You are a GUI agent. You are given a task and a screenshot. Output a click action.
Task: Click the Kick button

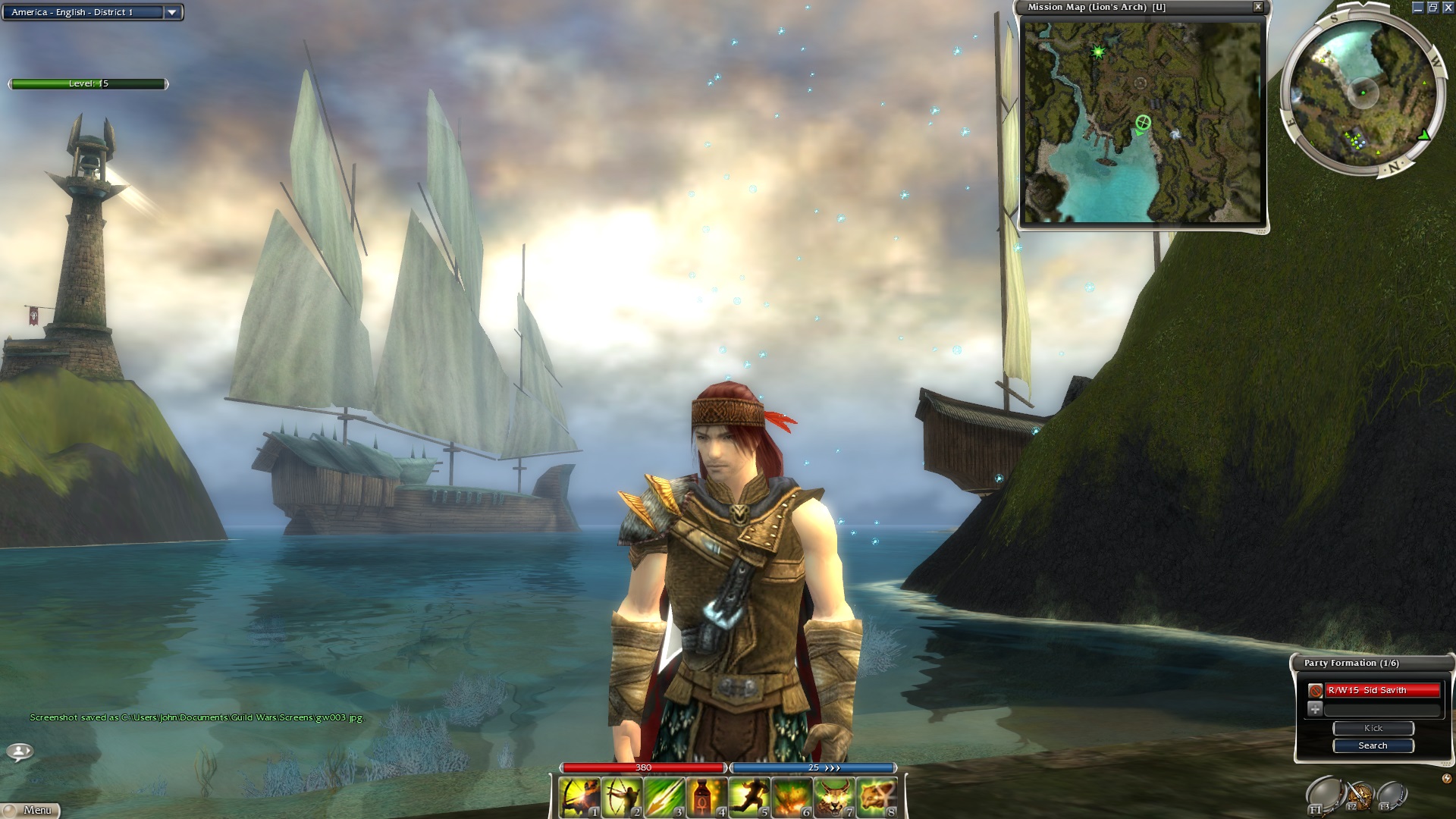pos(1373,728)
